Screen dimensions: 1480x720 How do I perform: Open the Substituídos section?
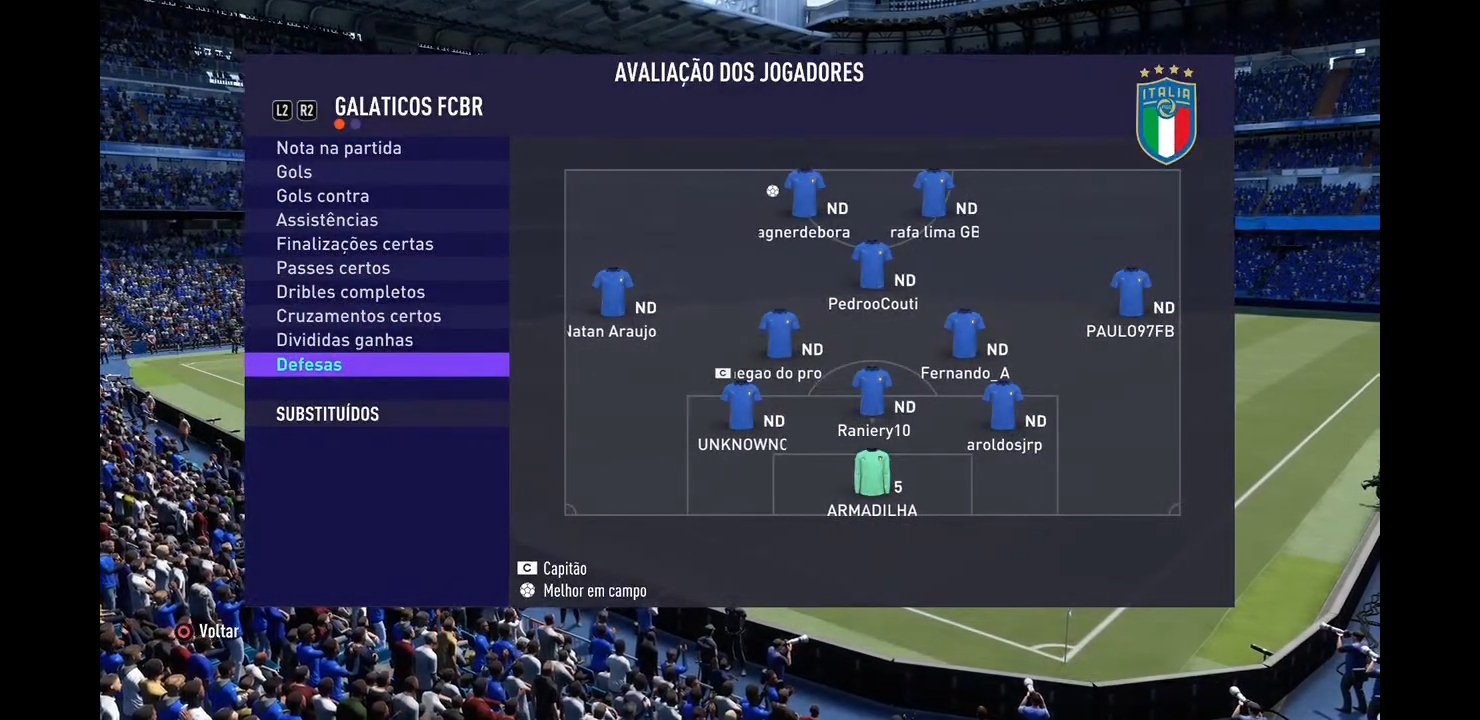[327, 414]
